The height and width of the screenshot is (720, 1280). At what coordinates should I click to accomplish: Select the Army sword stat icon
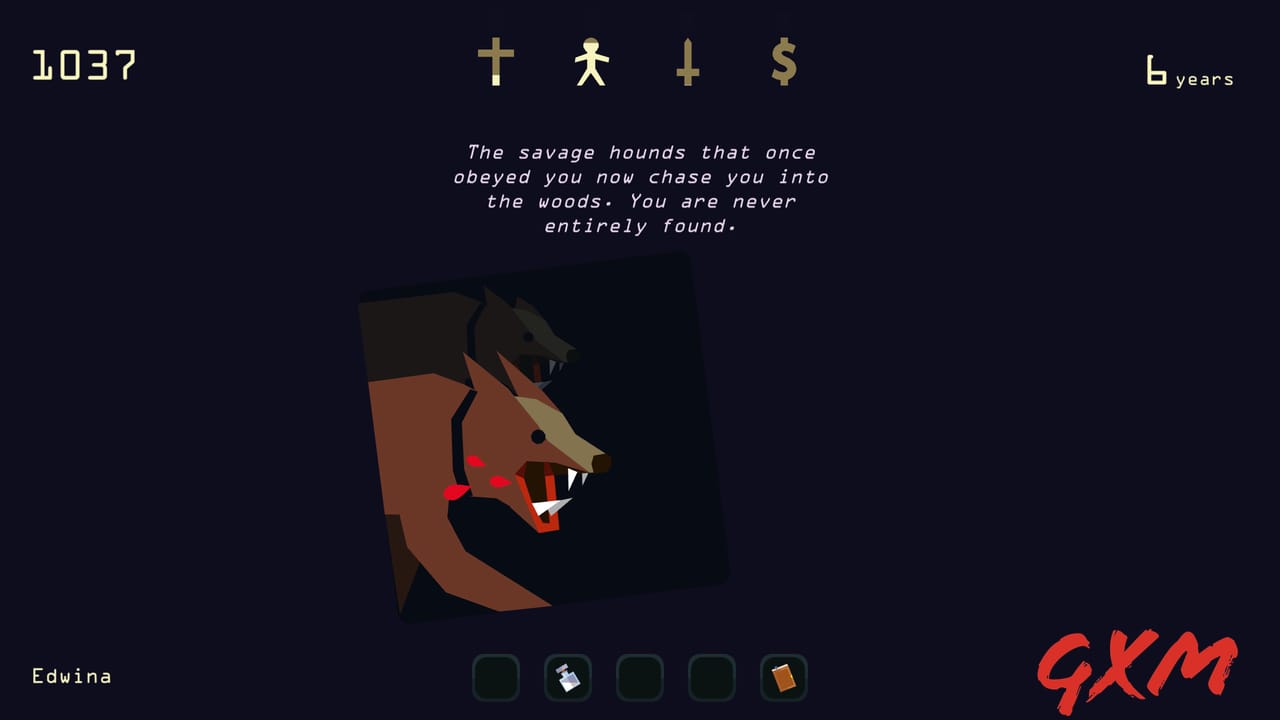687,62
